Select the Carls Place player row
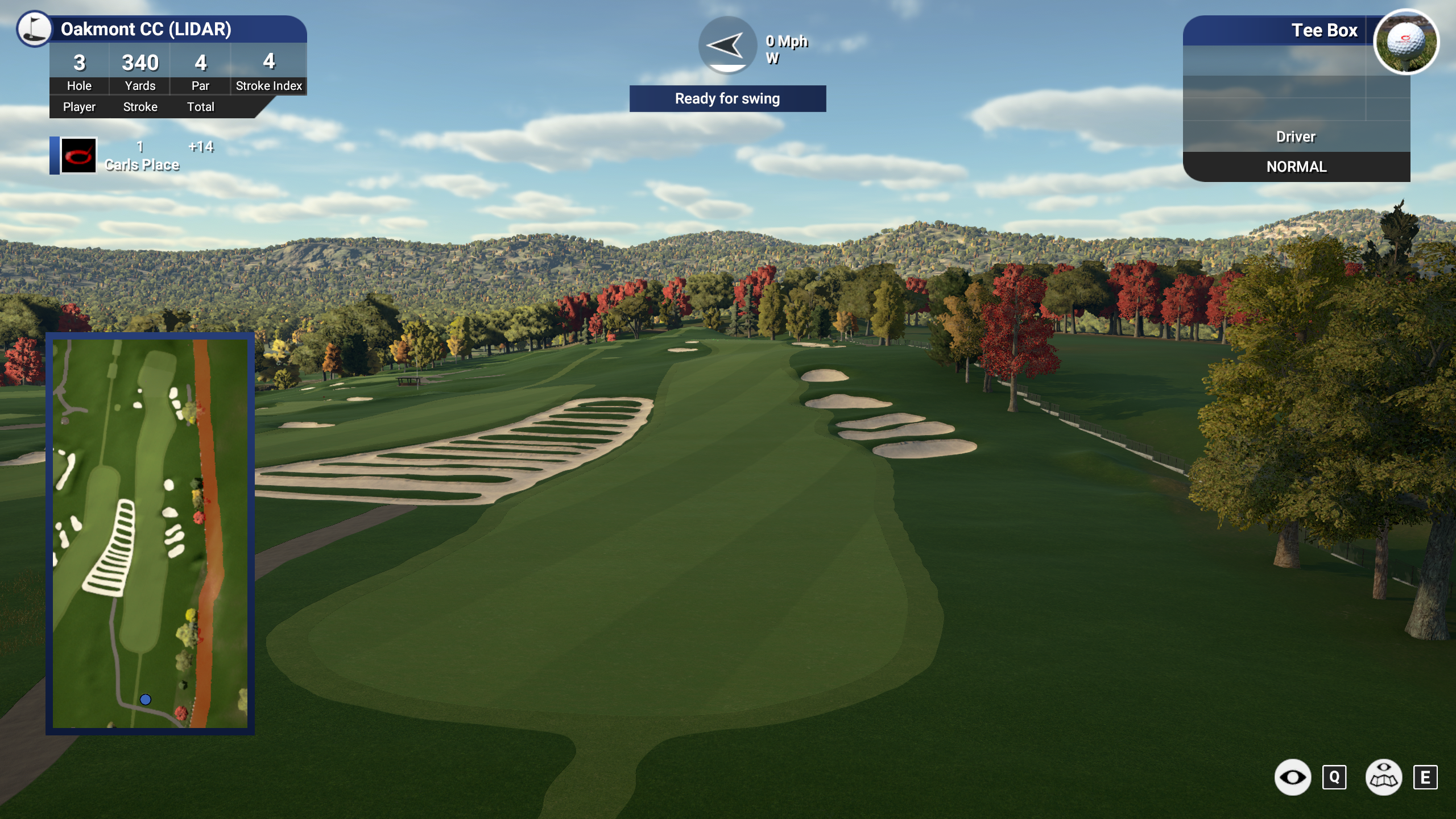The image size is (1456, 819). point(141,156)
